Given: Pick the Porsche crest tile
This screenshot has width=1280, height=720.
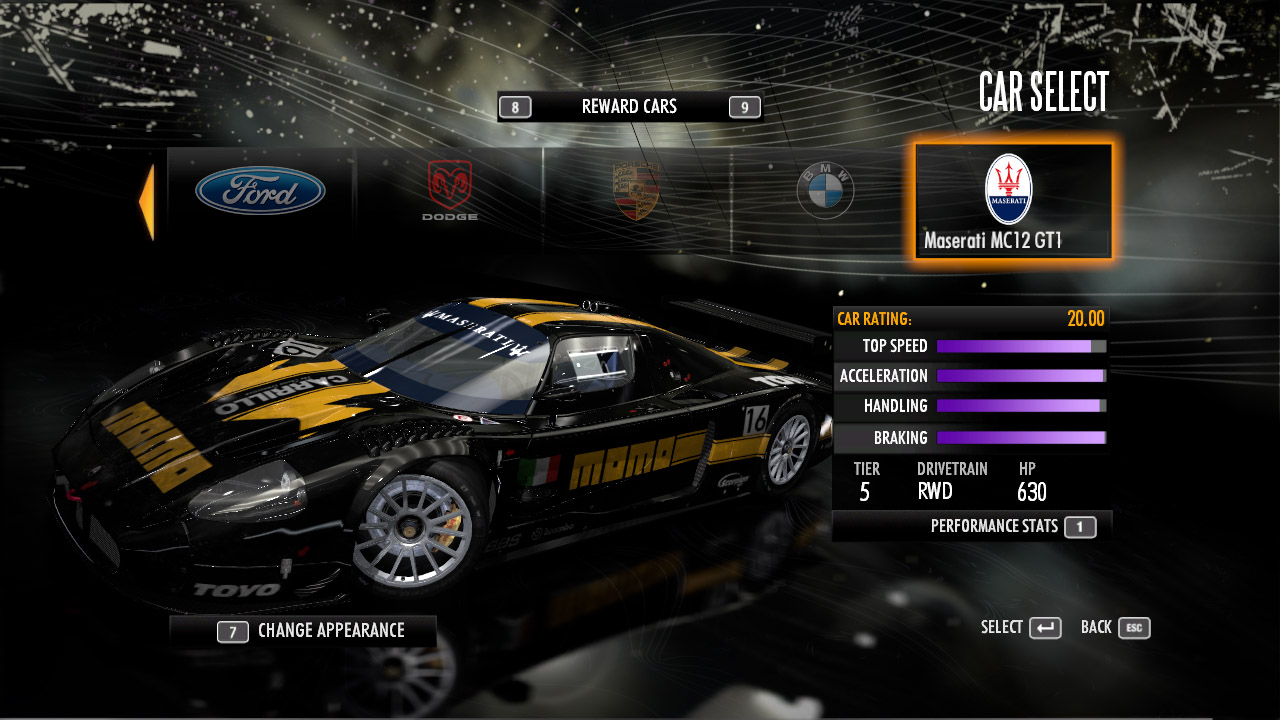Looking at the screenshot, I should (636, 191).
